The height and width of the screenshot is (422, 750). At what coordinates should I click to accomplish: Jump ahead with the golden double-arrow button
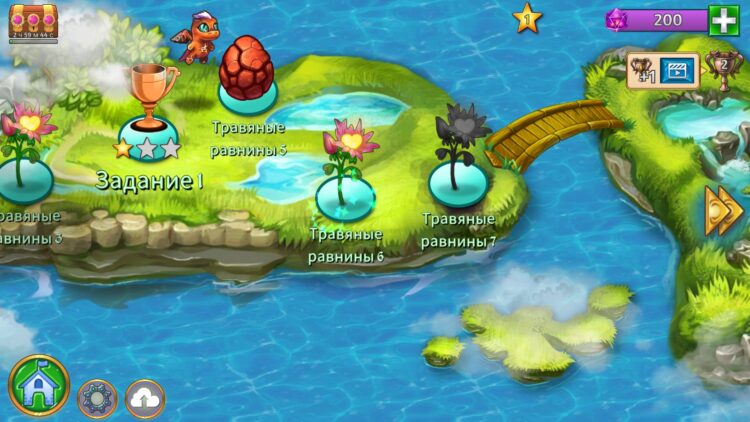(x=723, y=210)
